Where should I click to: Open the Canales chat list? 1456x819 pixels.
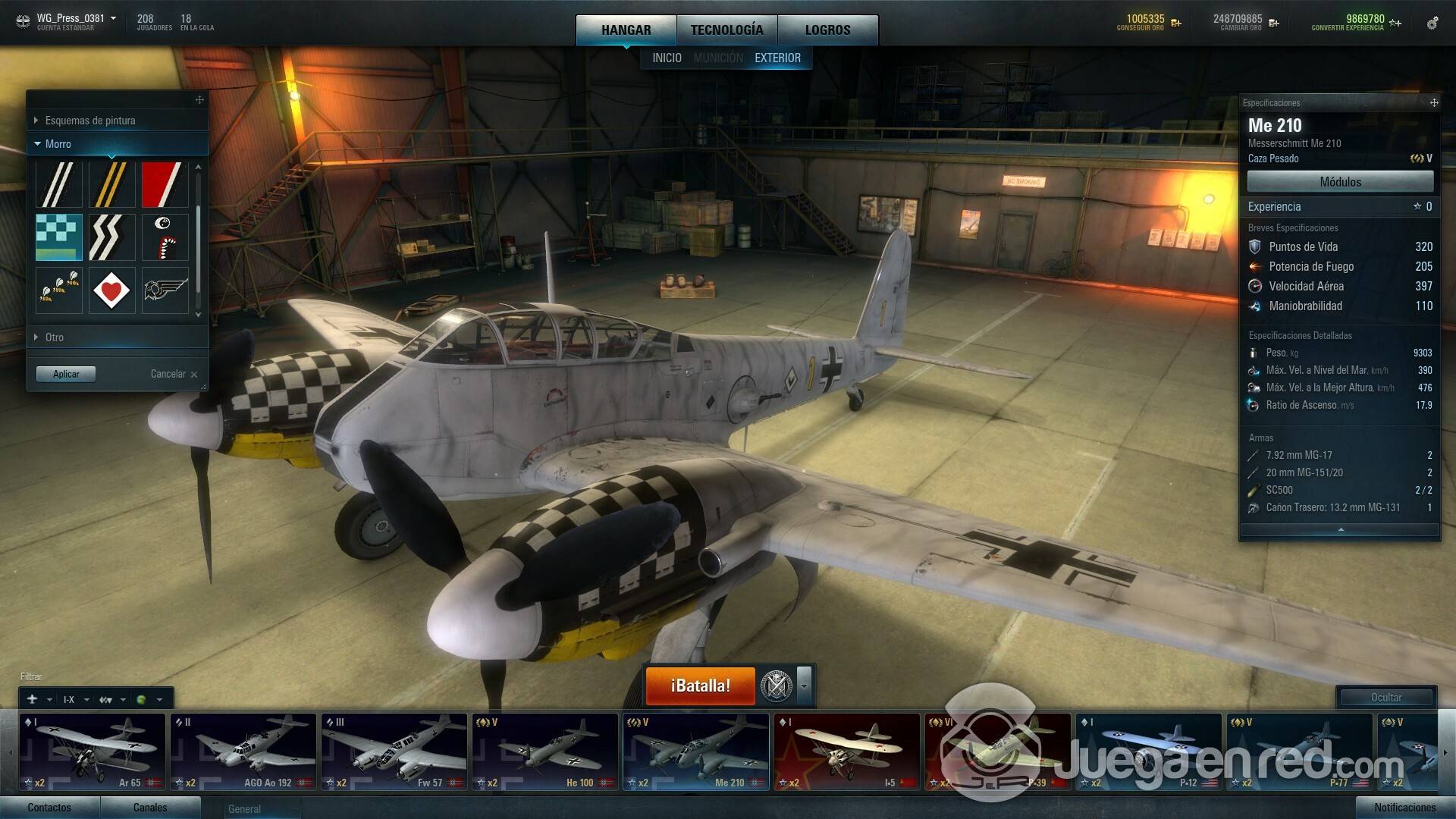tap(150, 808)
